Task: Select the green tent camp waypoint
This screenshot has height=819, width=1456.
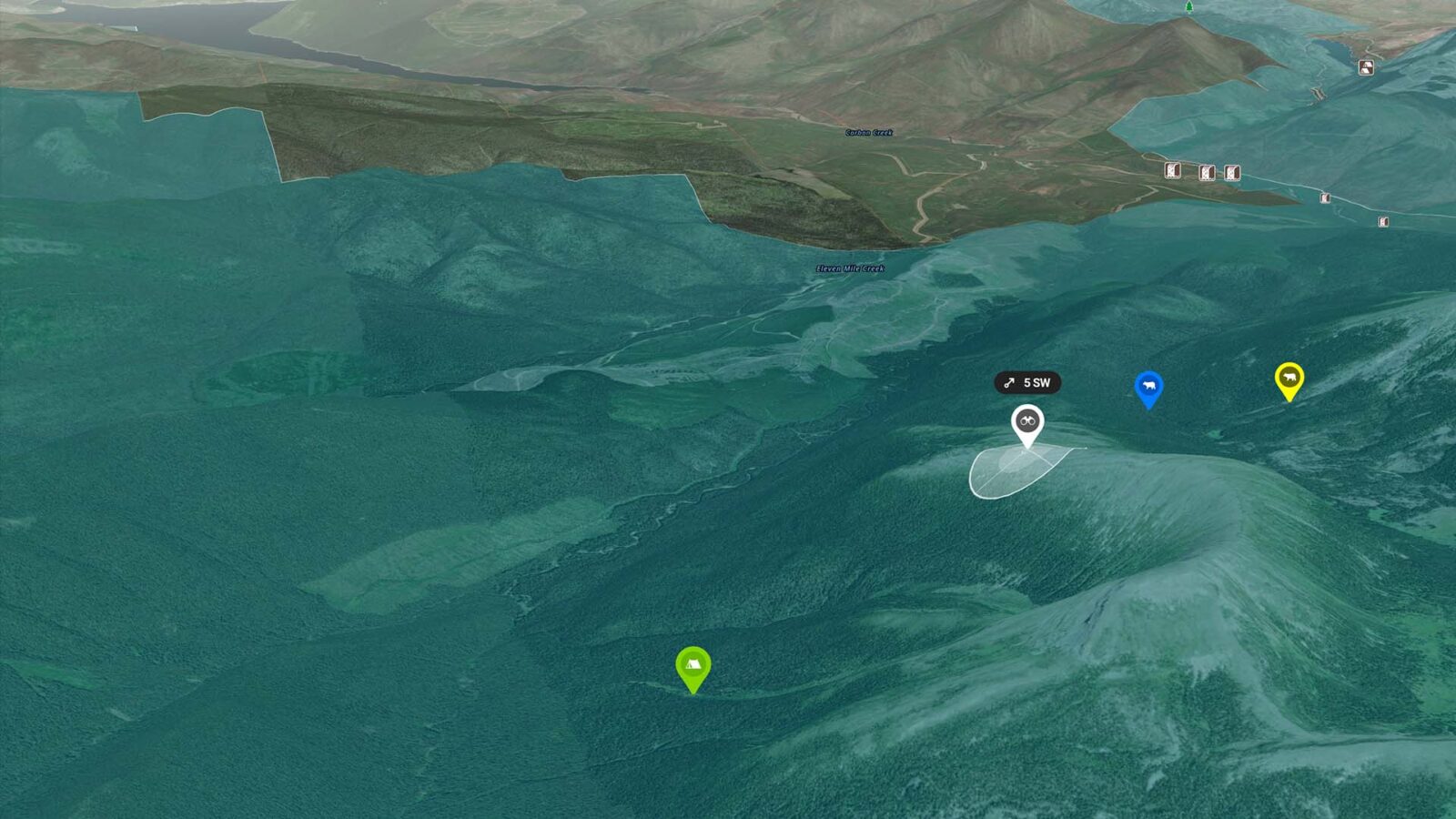Action: tap(693, 666)
